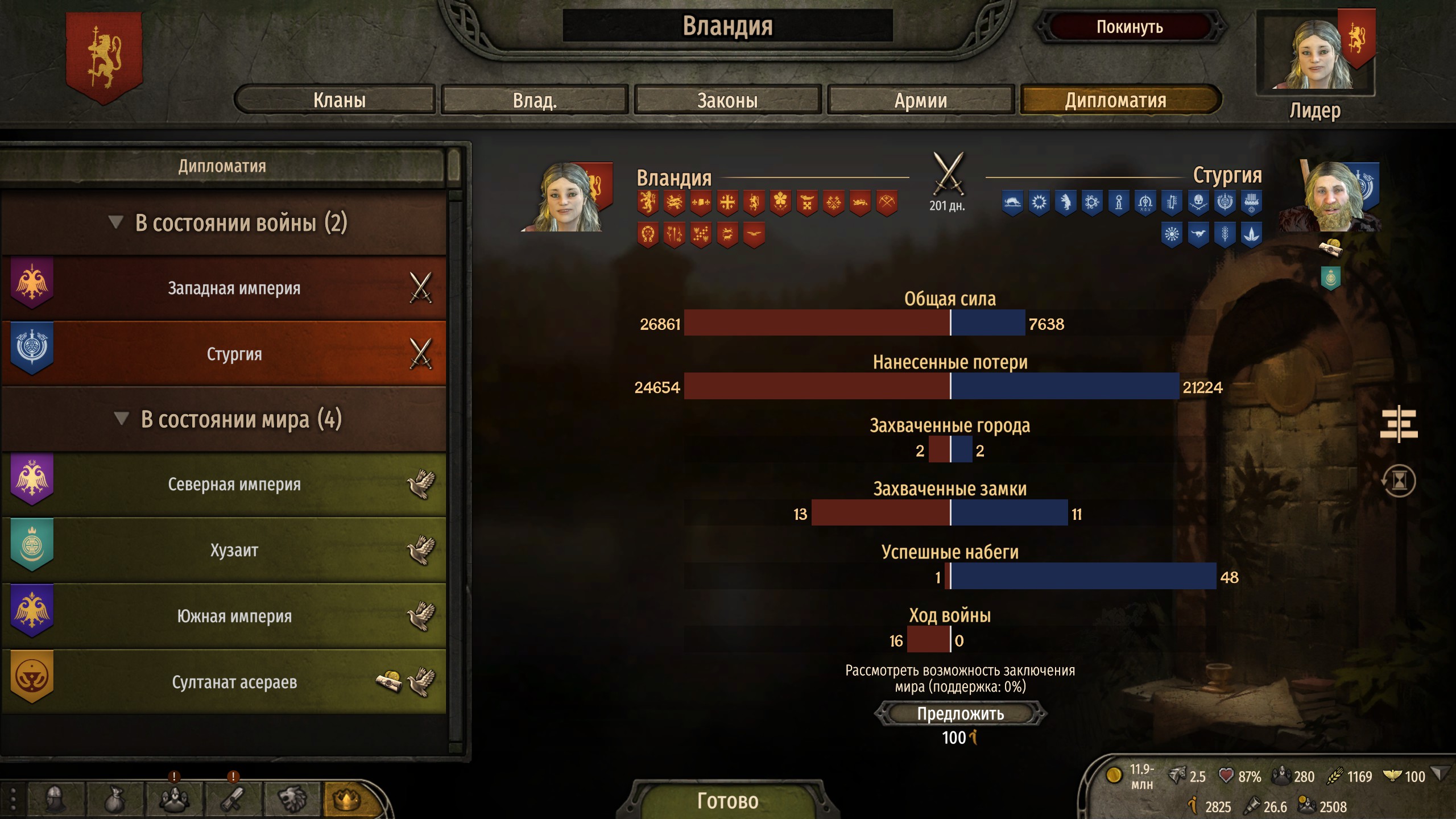Pick the Хузаит kingdom row
1456x819 pixels.
(234, 551)
